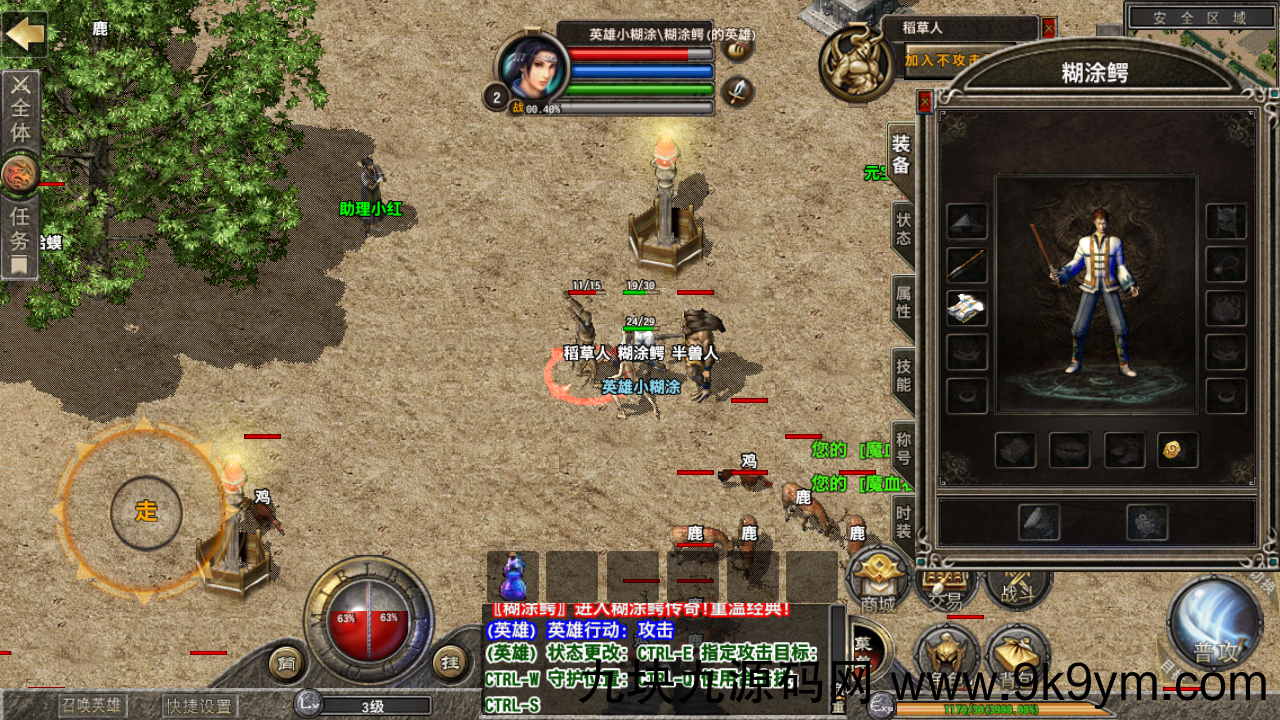Open the golden helmet character menu
Viewport: 1280px width, 720px height.
[946, 655]
